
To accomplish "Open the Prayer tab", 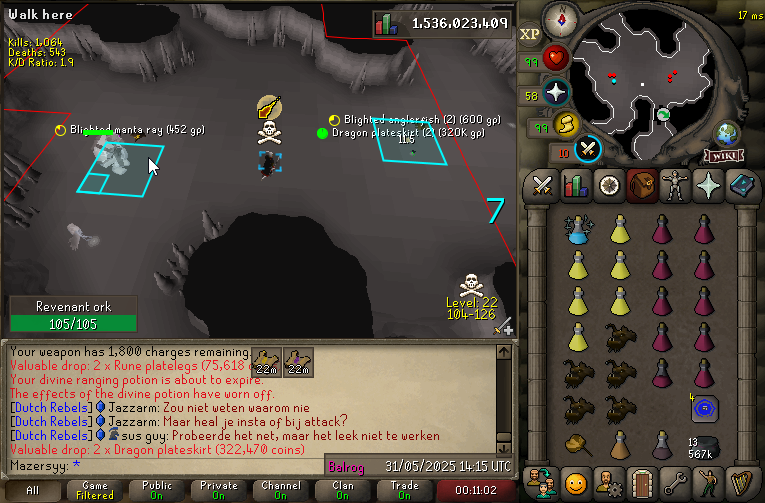I will tap(707, 185).
